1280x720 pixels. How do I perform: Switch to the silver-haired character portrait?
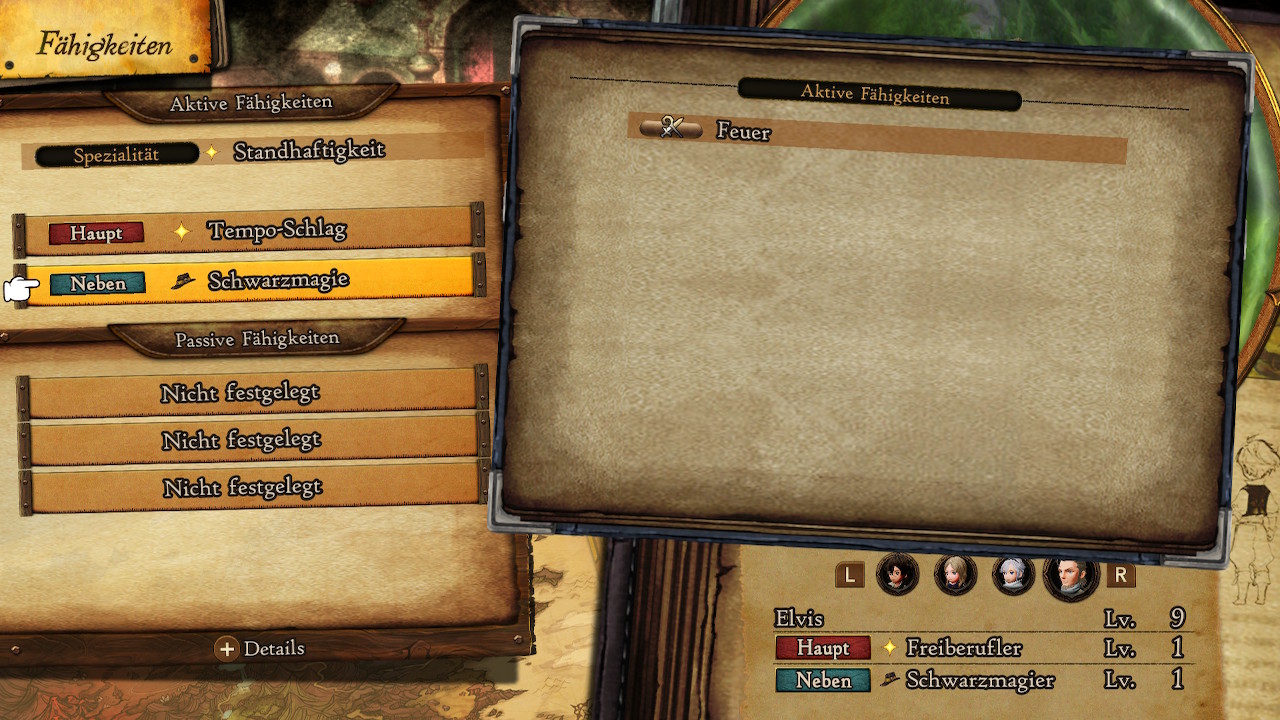pos(1013,575)
